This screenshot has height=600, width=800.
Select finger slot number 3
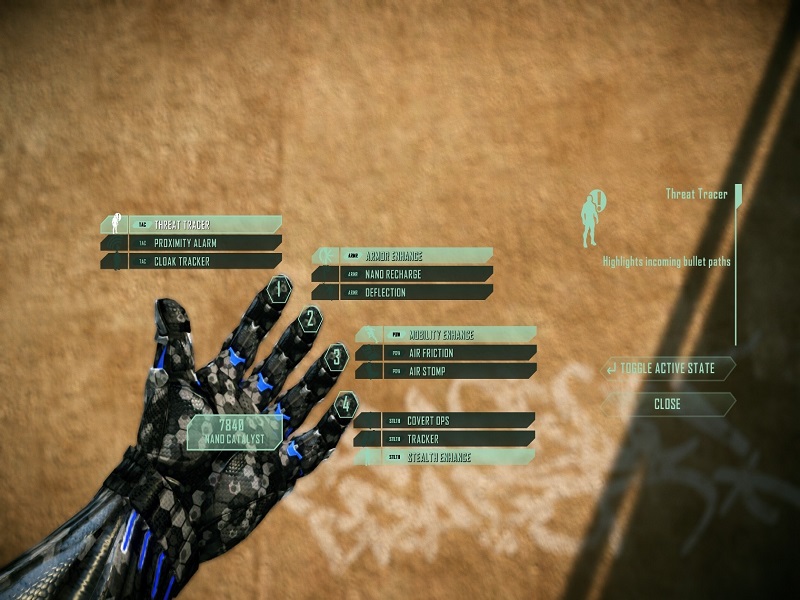pyautogui.click(x=338, y=356)
